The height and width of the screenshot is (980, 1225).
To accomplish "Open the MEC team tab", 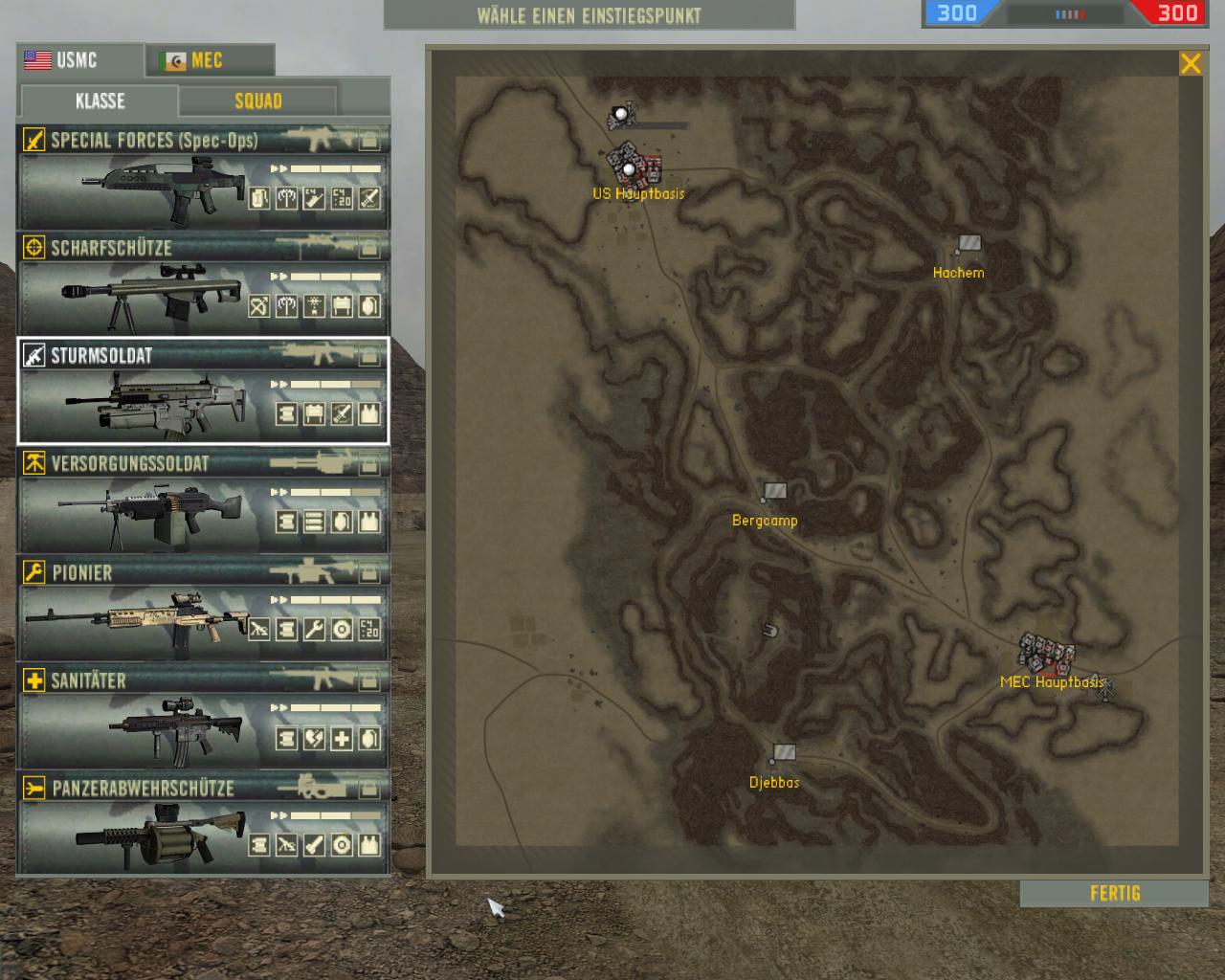I will tap(209, 59).
